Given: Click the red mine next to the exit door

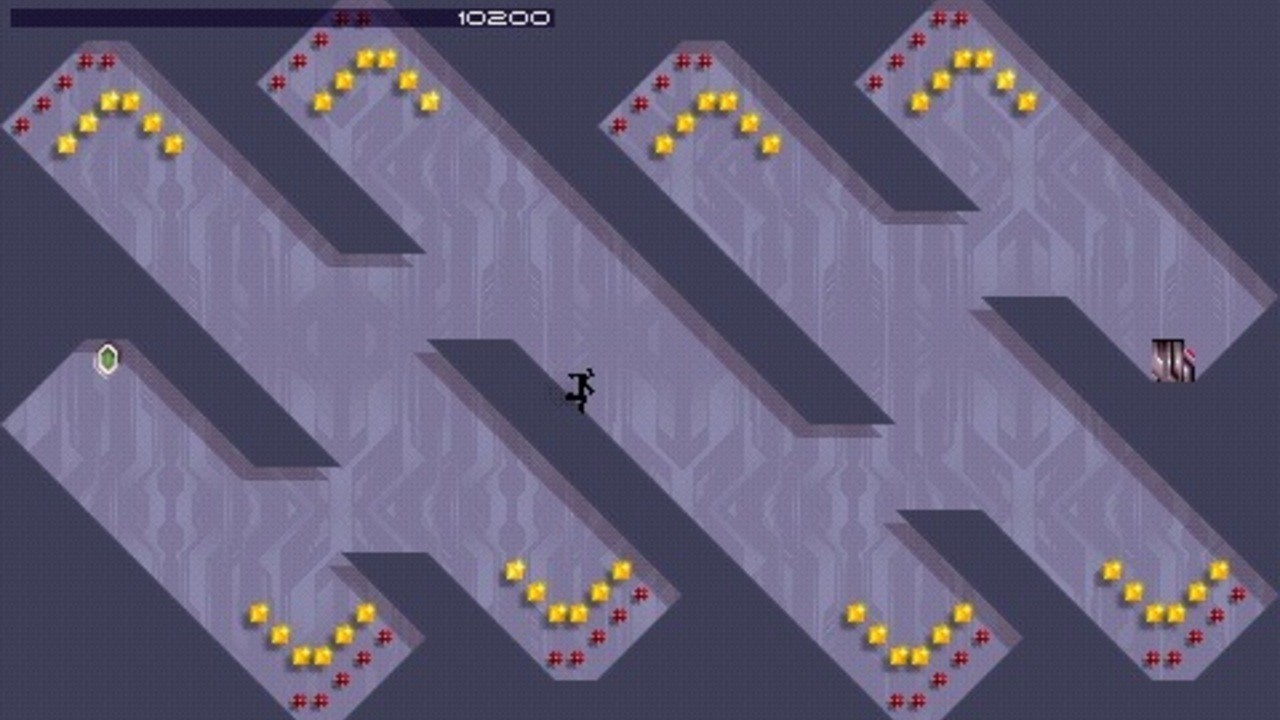Looking at the screenshot, I should (x=1190, y=353).
